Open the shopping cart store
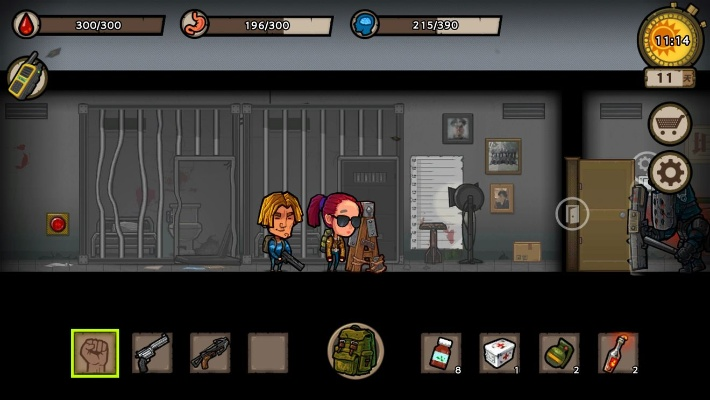This screenshot has height=400, width=710. click(670, 124)
